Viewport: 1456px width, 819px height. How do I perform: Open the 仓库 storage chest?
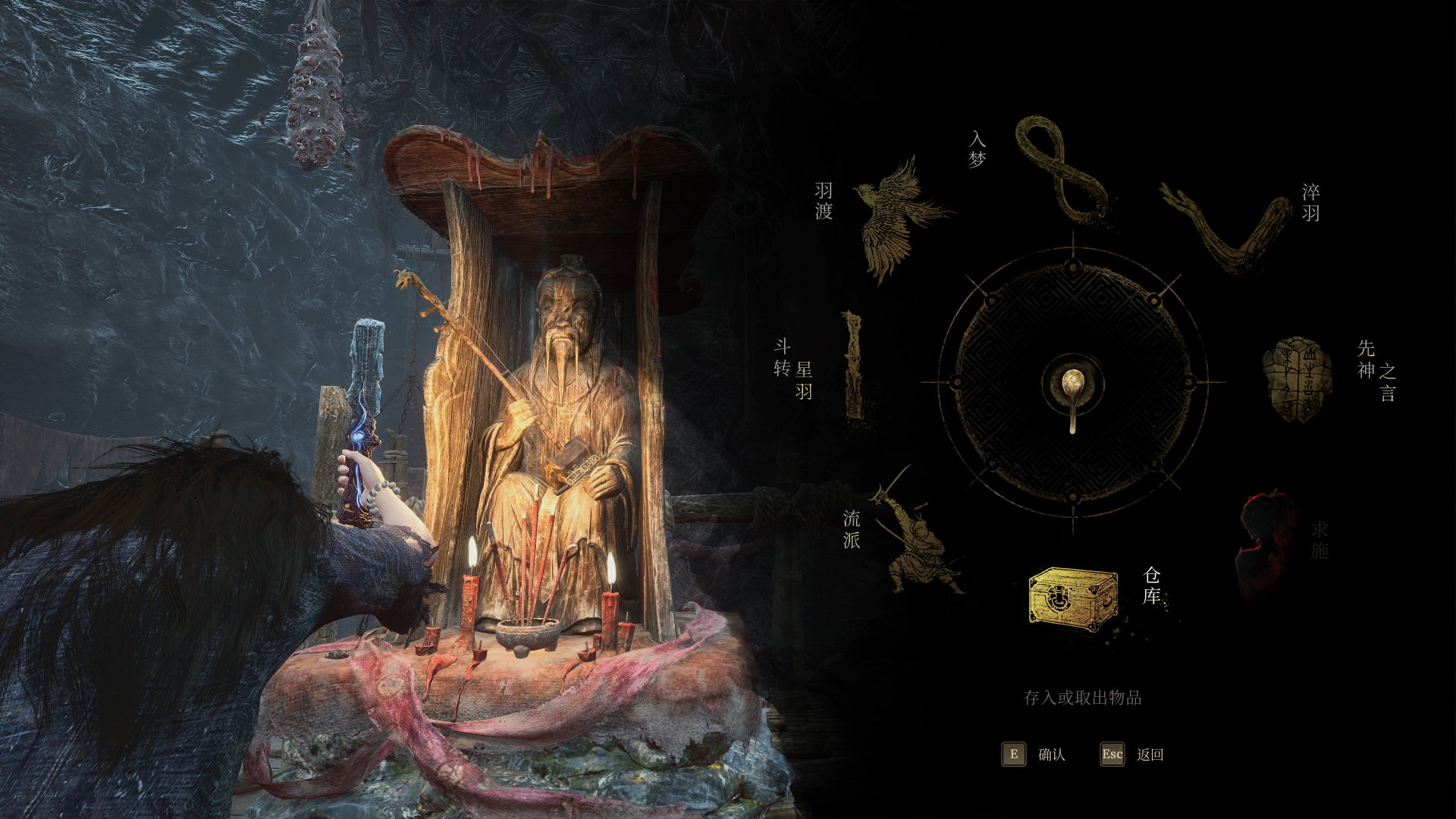click(x=1072, y=598)
